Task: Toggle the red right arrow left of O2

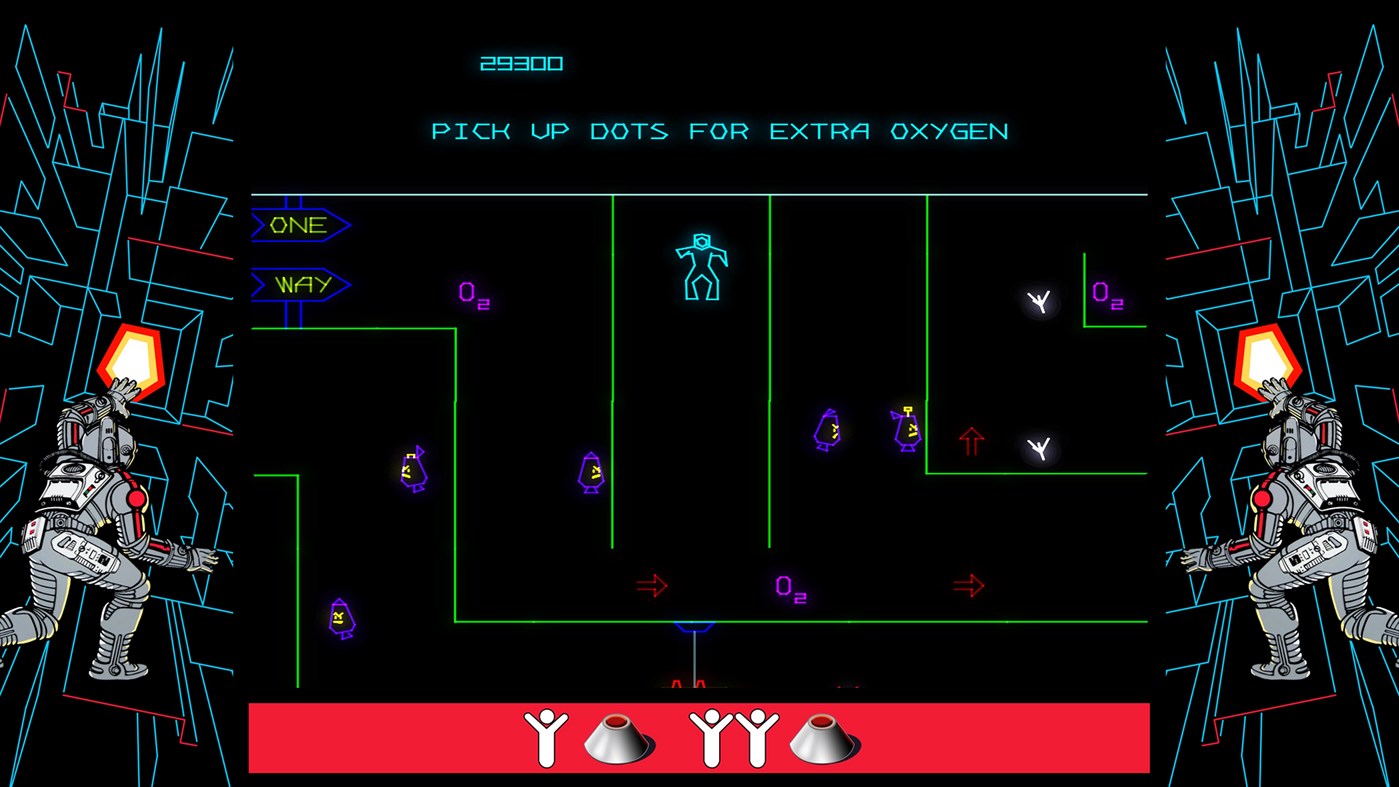Action: pyautogui.click(x=652, y=584)
